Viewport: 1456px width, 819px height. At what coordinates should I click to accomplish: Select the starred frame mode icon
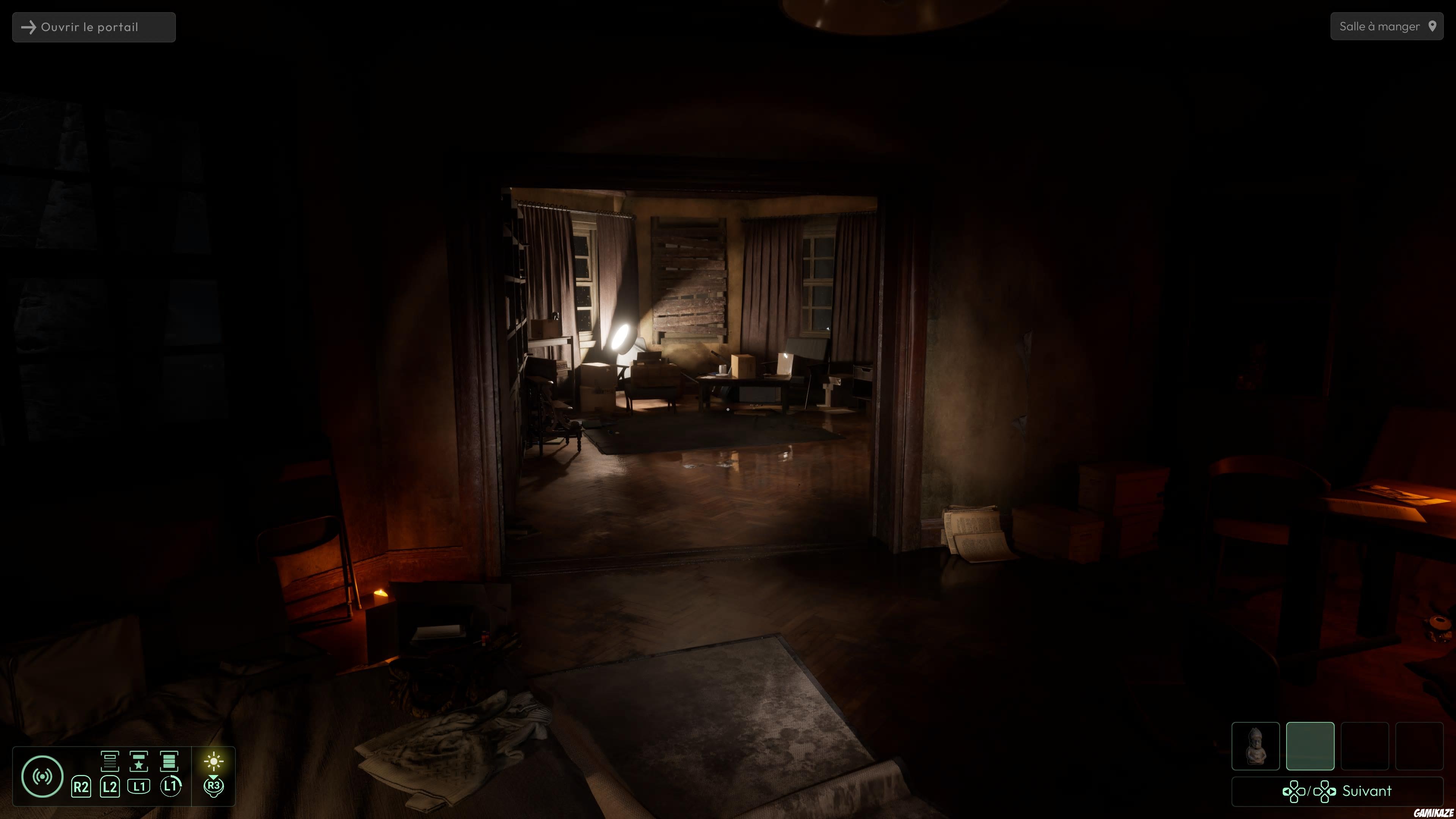138,761
